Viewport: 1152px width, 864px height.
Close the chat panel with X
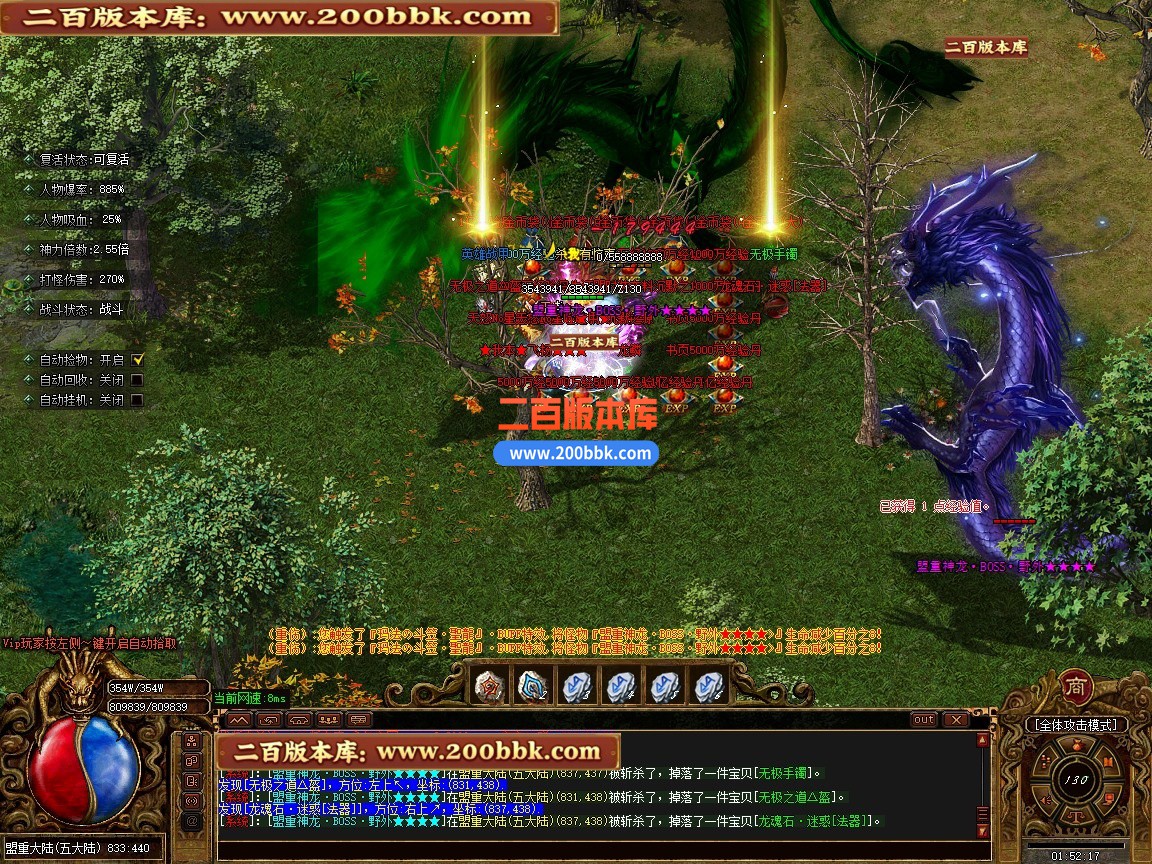(x=955, y=719)
